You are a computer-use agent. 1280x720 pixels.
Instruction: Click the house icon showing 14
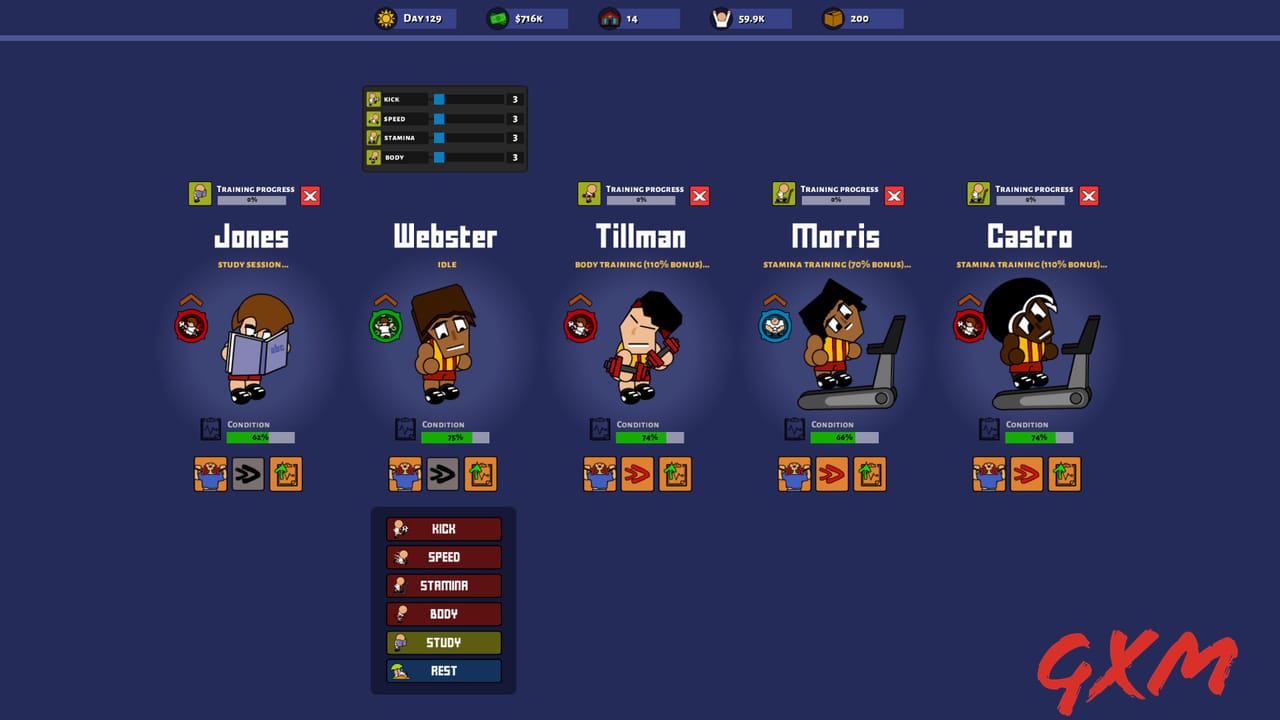[x=607, y=17]
